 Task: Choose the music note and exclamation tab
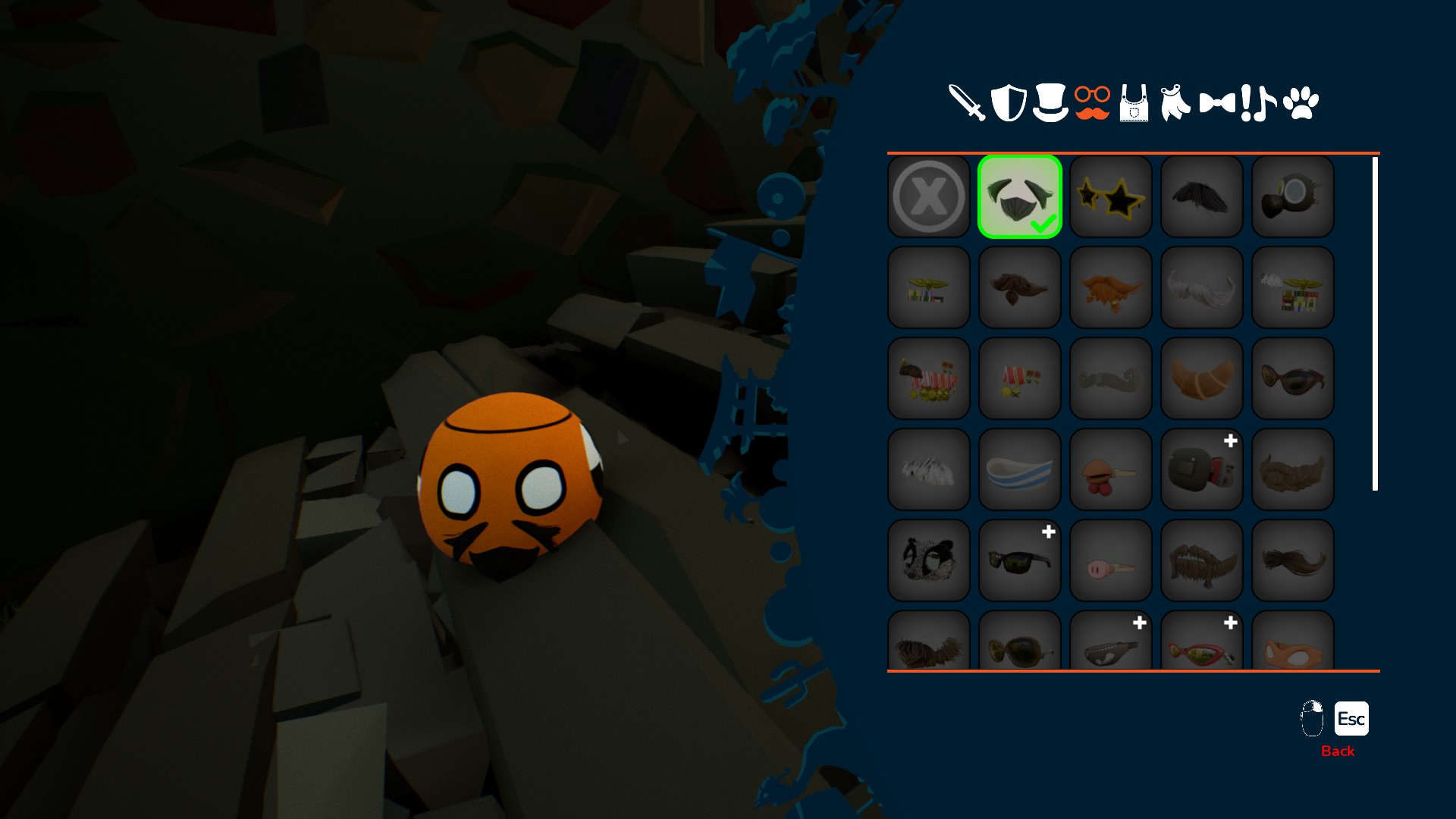tap(1258, 102)
